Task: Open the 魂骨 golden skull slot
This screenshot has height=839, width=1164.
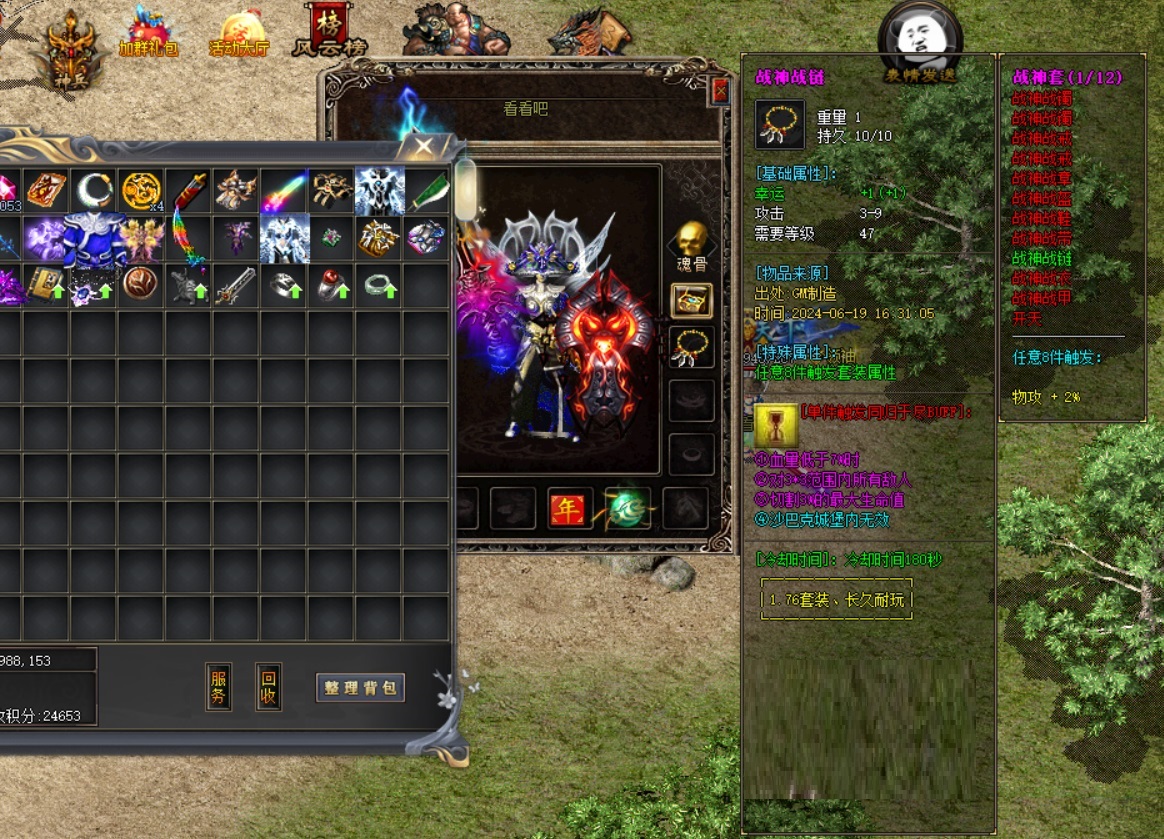Action: point(691,245)
